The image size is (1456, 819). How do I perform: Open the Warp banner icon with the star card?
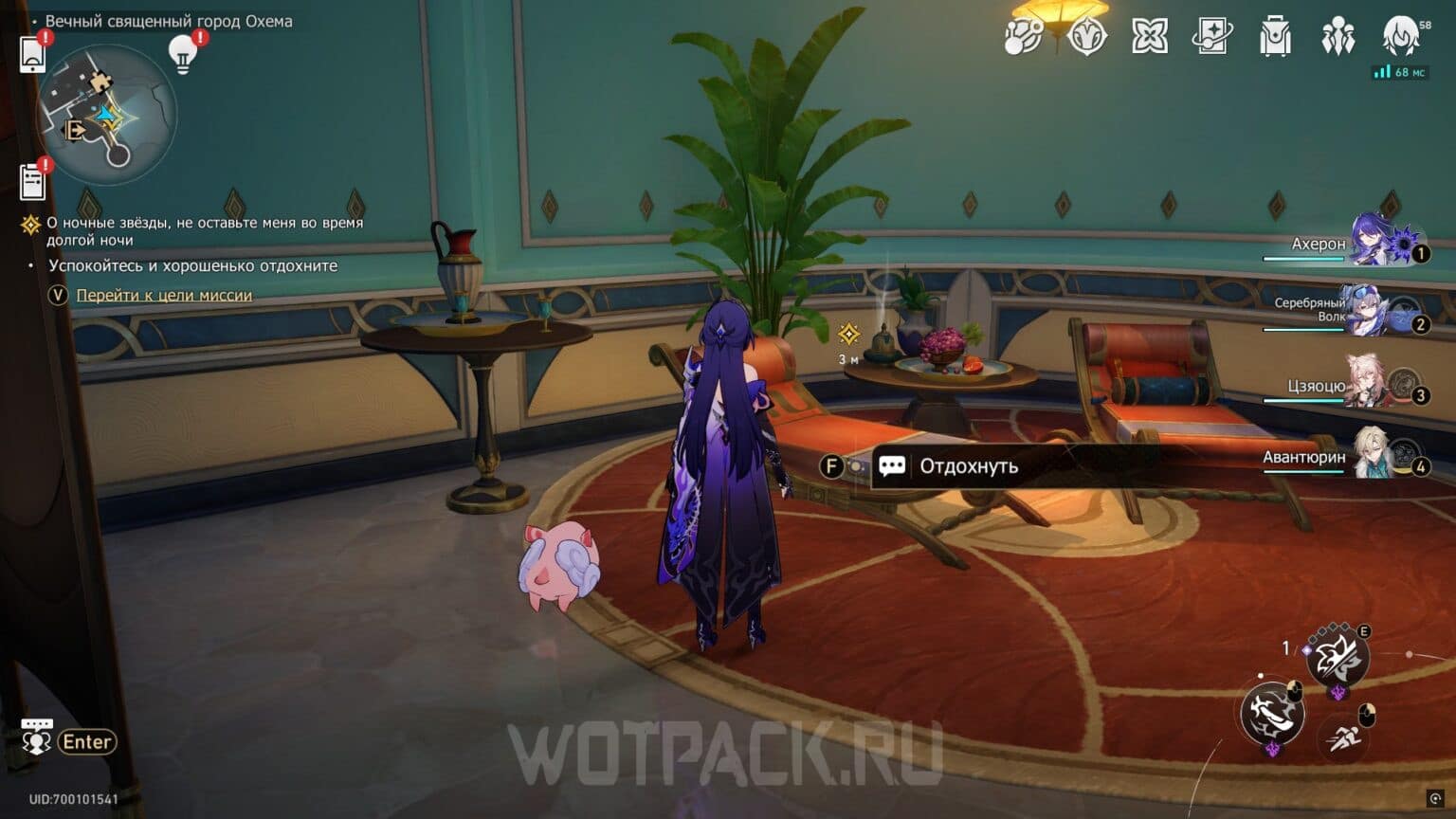[1210, 38]
